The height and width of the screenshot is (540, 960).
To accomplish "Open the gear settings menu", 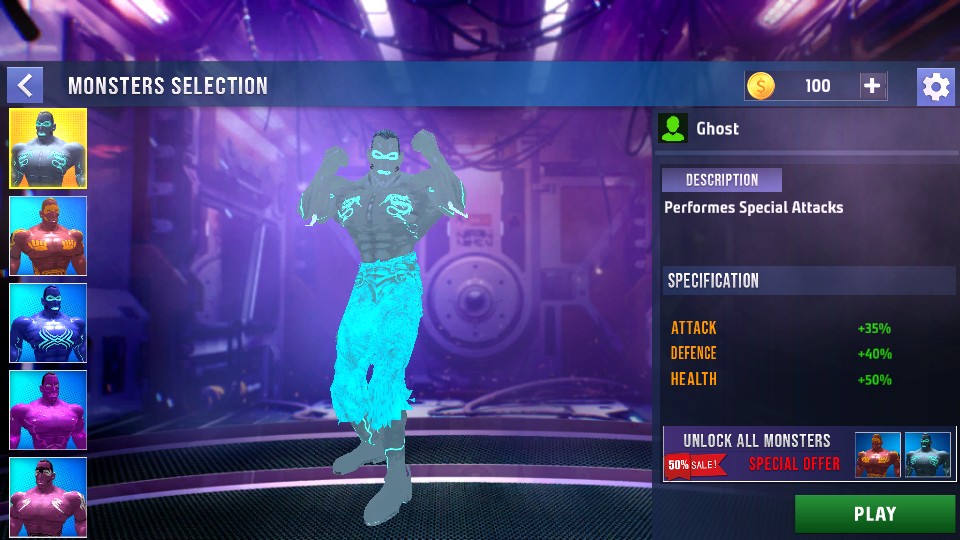I will (x=935, y=87).
